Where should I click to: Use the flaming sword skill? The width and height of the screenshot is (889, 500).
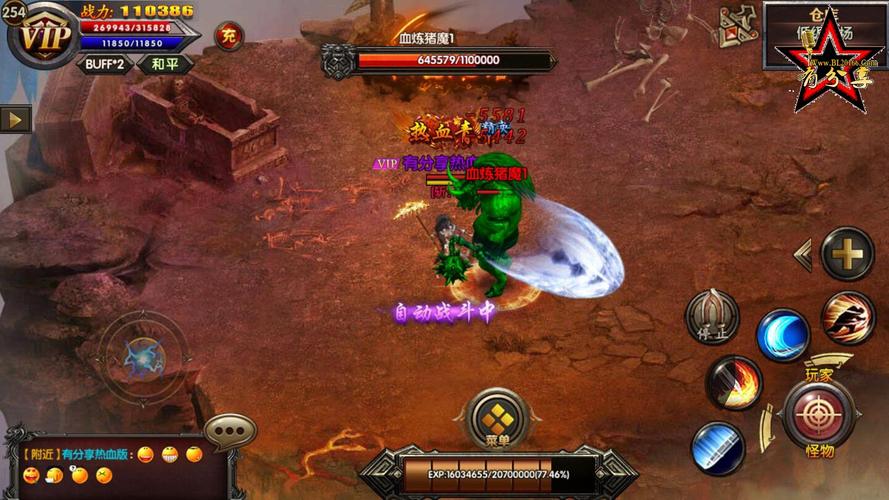coord(735,383)
